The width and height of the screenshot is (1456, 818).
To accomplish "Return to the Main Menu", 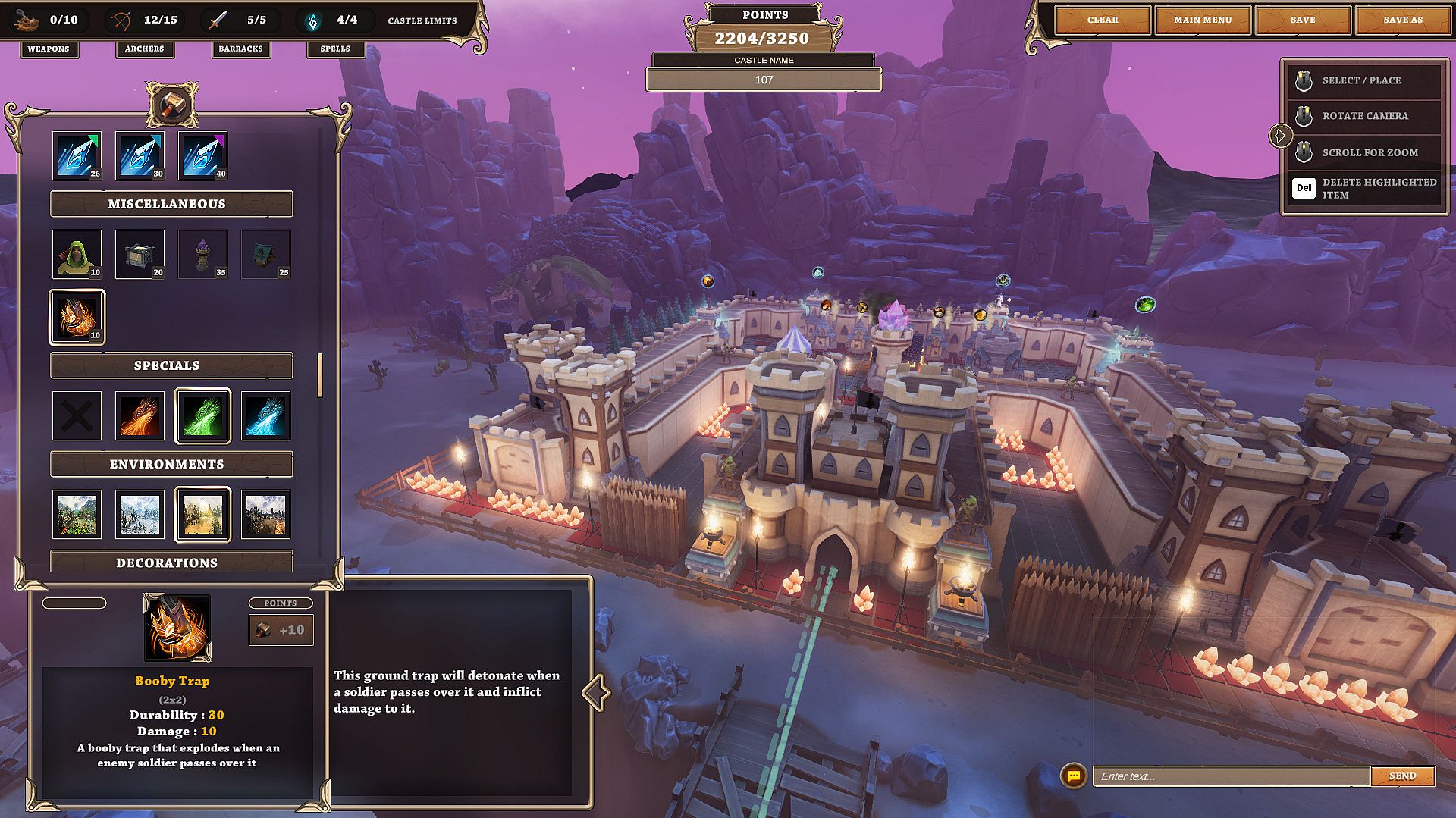I will point(1202,20).
